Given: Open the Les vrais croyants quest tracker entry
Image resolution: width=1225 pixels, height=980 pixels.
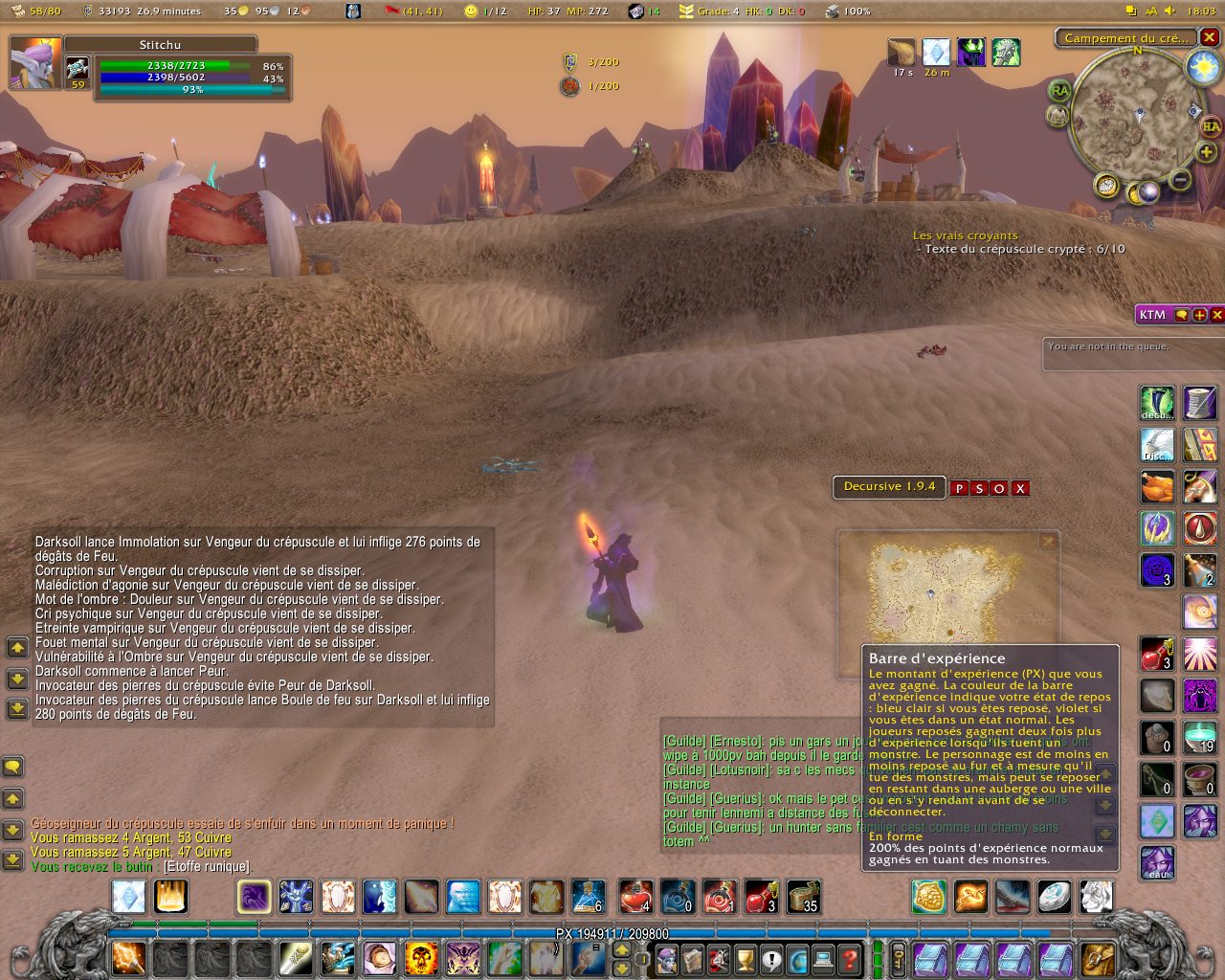Looking at the screenshot, I should click(965, 235).
